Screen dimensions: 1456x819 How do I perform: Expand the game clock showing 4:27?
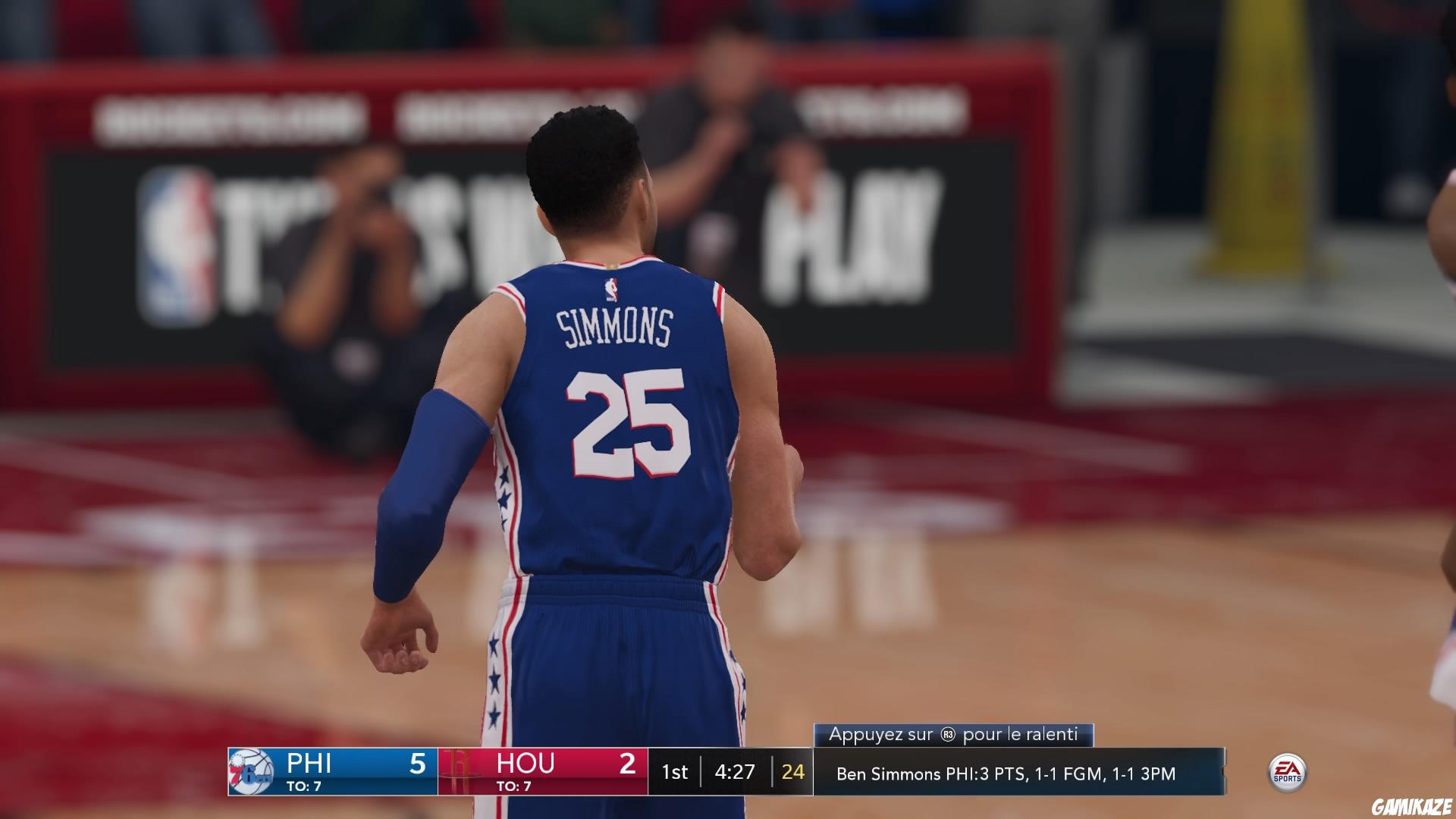734,772
